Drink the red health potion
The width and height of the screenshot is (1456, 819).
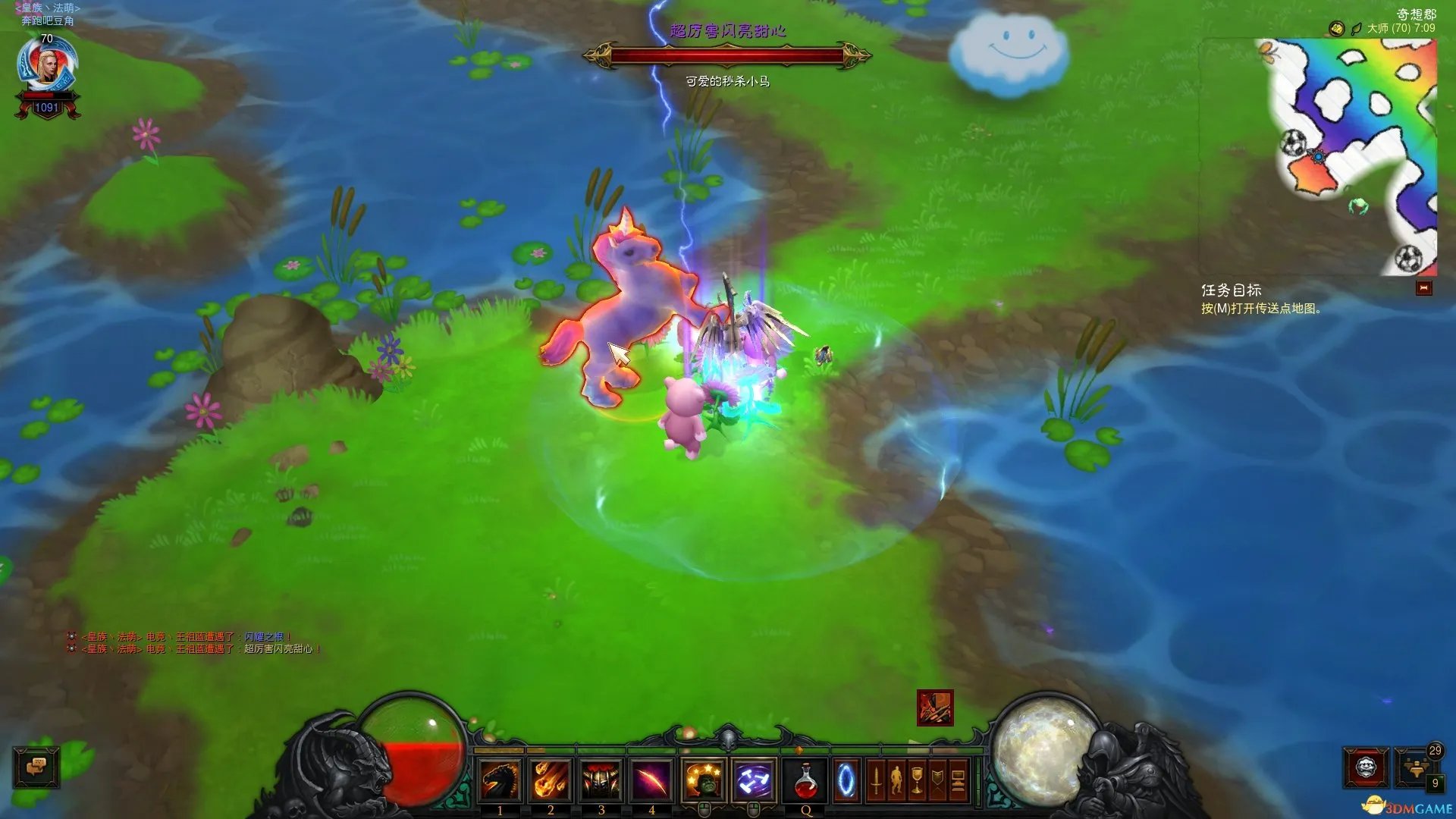[x=806, y=780]
